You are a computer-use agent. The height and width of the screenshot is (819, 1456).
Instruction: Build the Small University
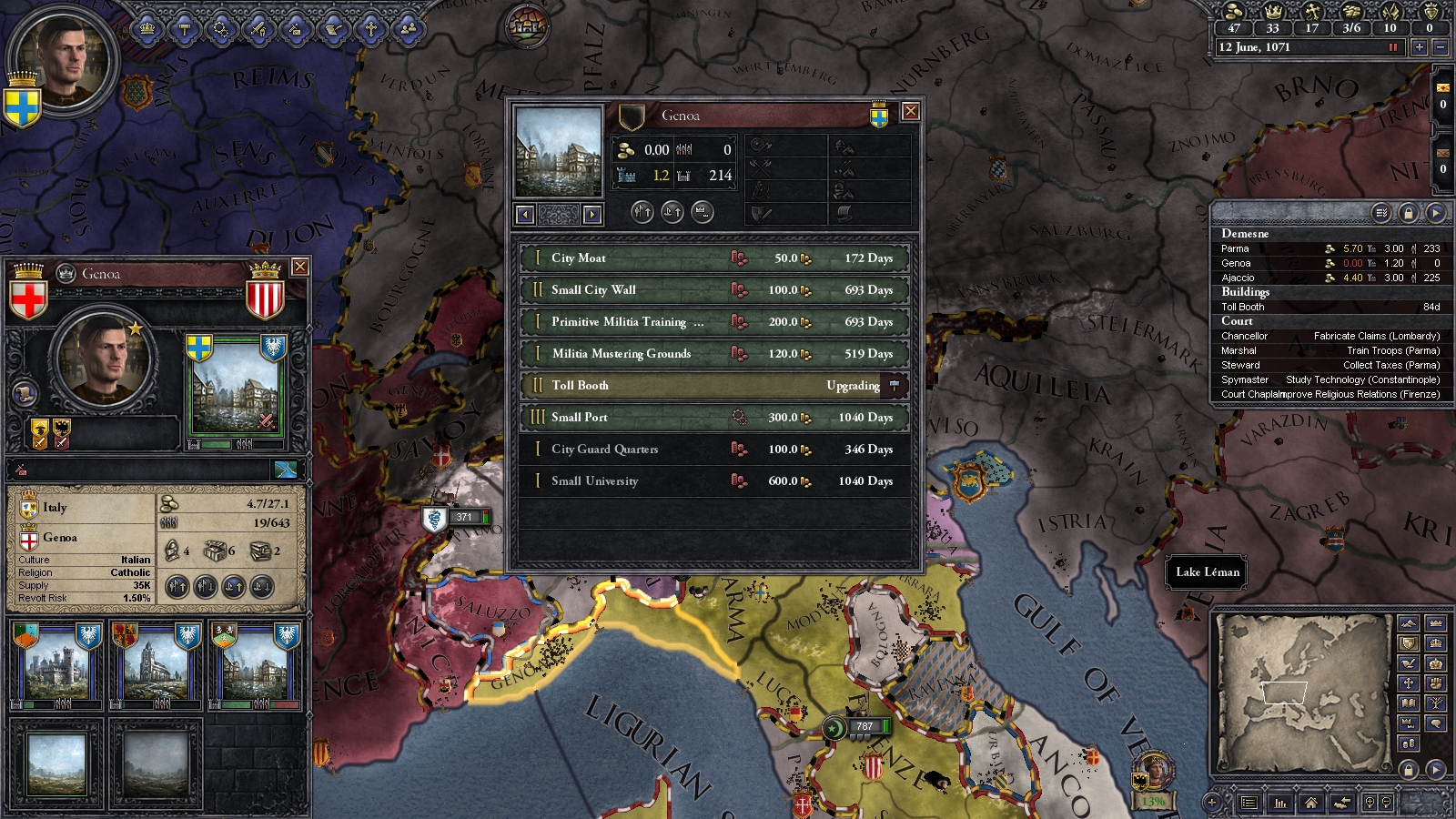714,481
